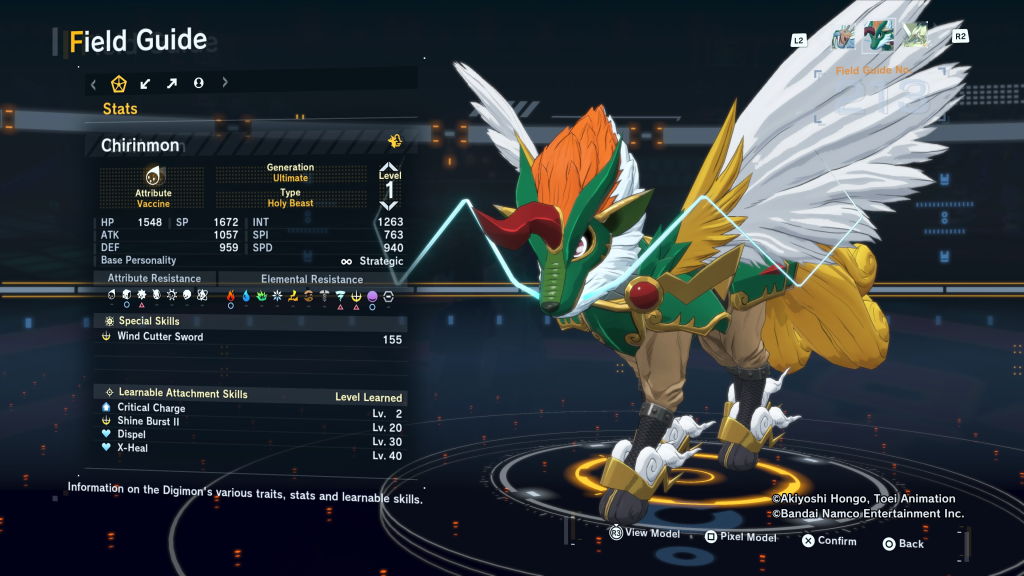Click the left chevron beside the tab icons
This screenshot has width=1024, height=576.
pyautogui.click(x=93, y=83)
